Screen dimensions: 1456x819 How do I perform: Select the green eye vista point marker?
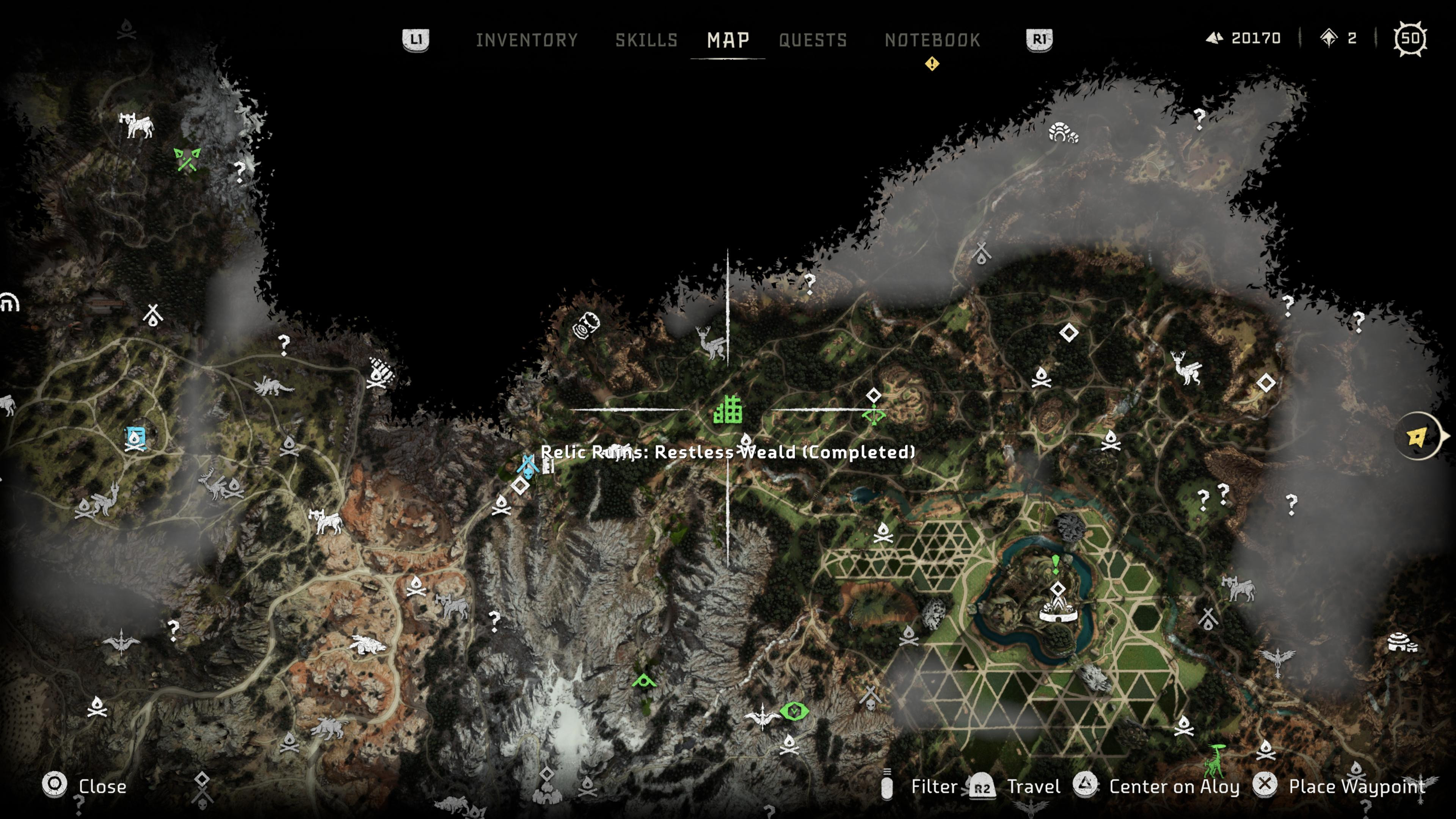click(x=794, y=711)
